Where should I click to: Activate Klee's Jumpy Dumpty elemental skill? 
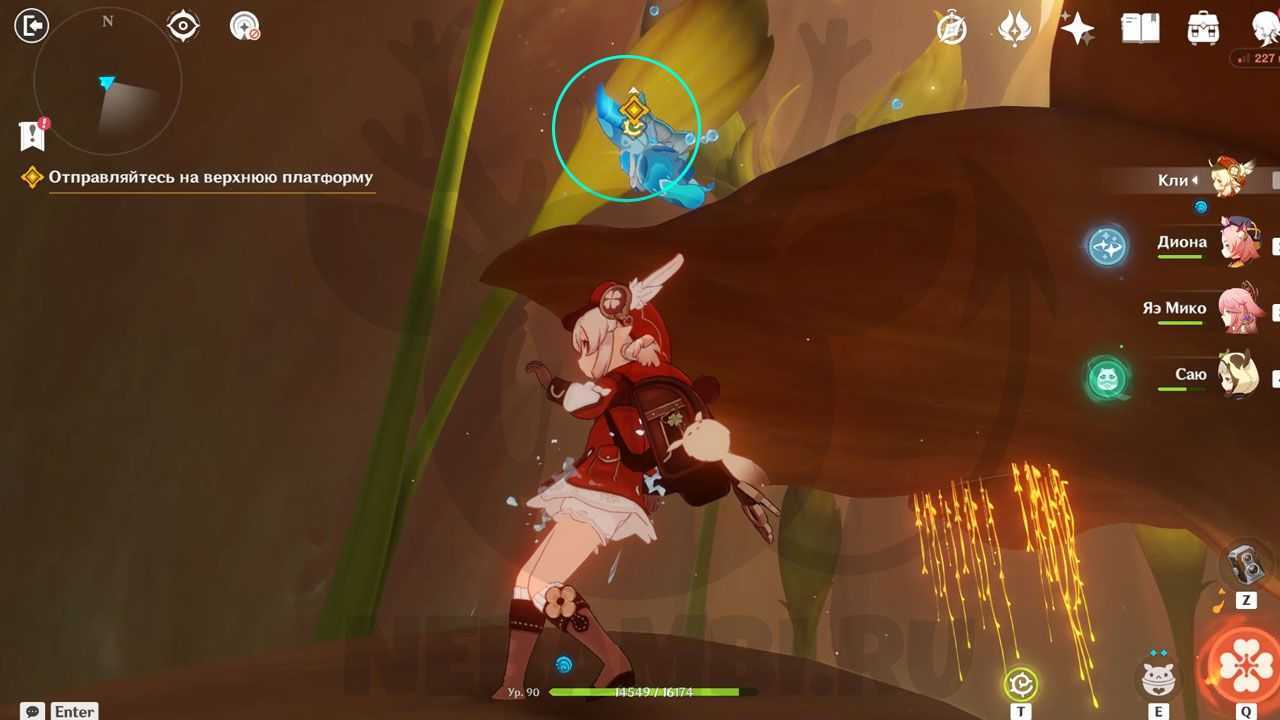1158,679
